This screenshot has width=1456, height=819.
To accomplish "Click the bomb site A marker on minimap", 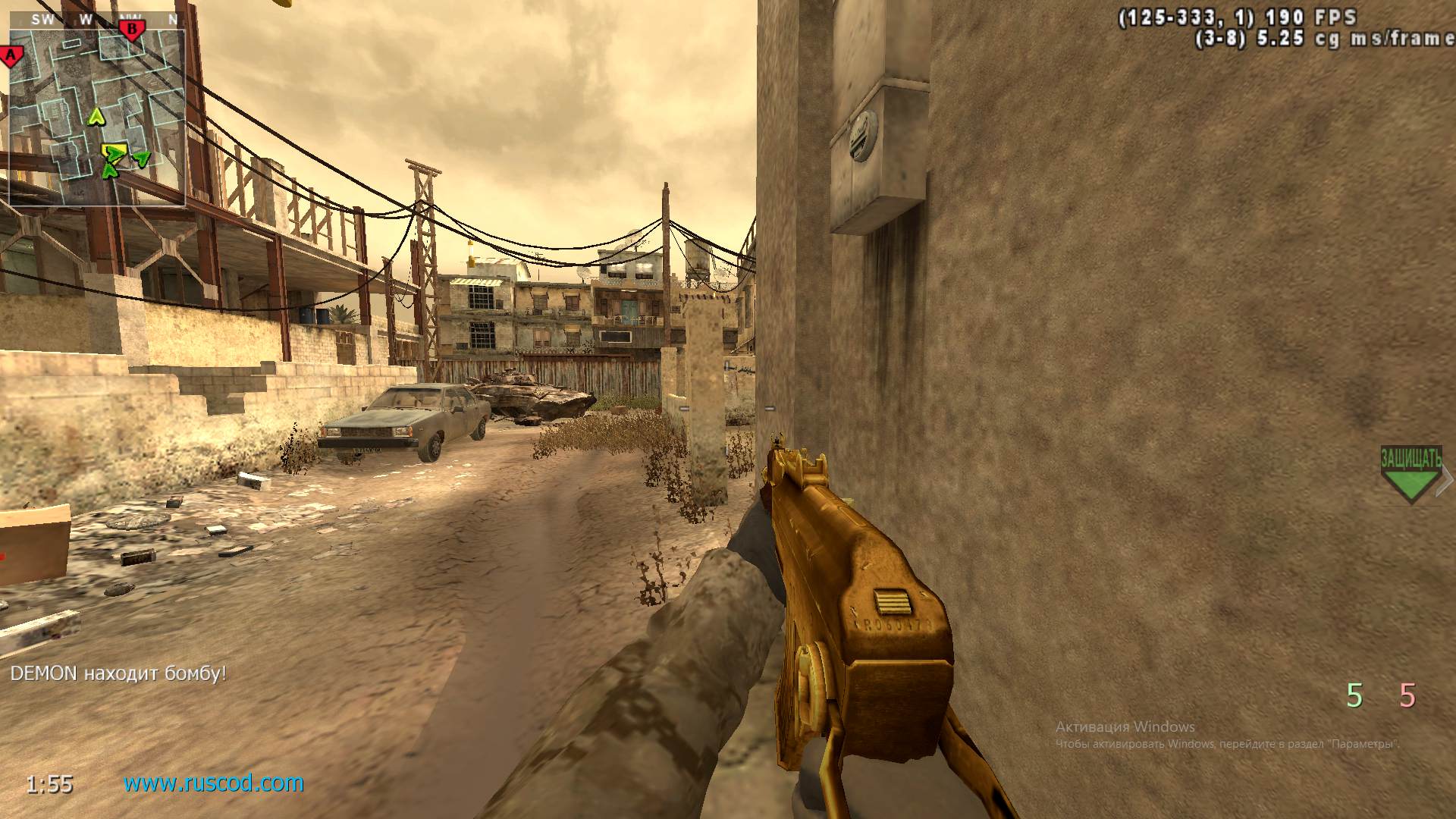I will pyautogui.click(x=11, y=54).
